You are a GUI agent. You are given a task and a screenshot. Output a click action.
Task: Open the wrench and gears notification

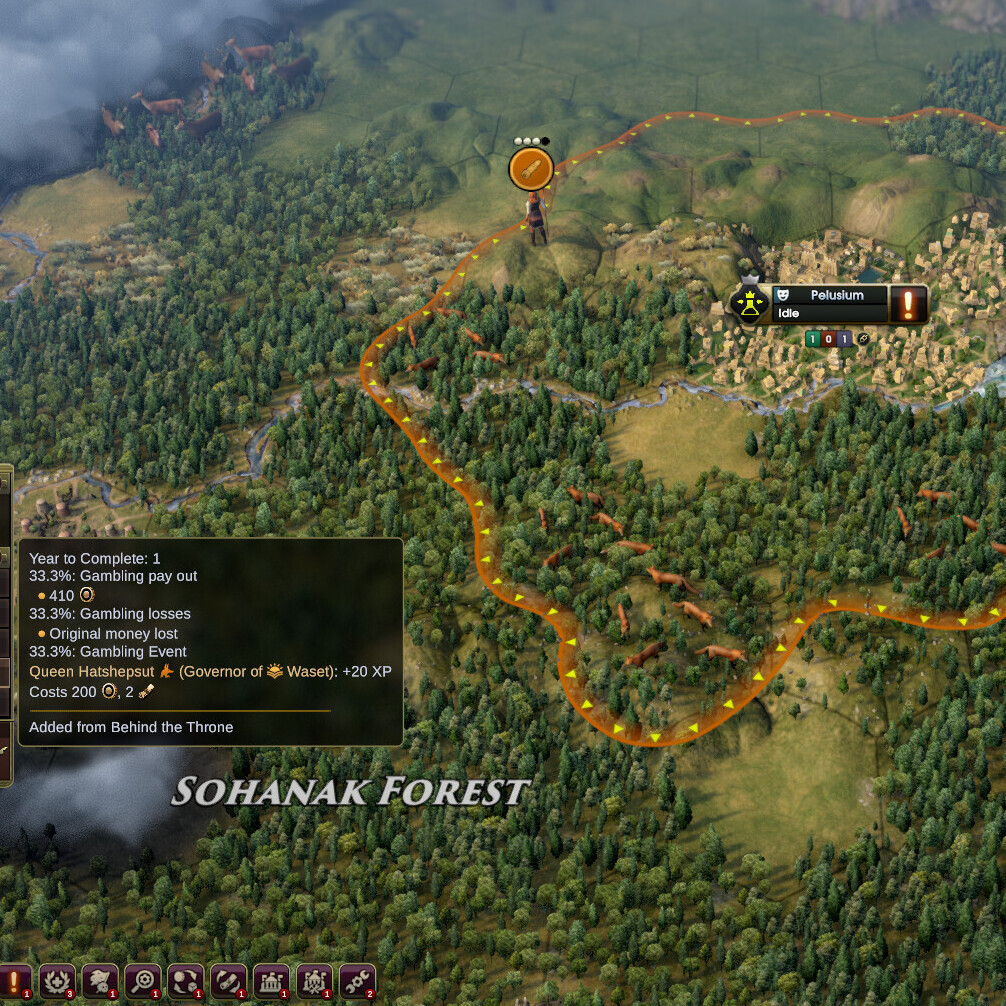pos(357,982)
